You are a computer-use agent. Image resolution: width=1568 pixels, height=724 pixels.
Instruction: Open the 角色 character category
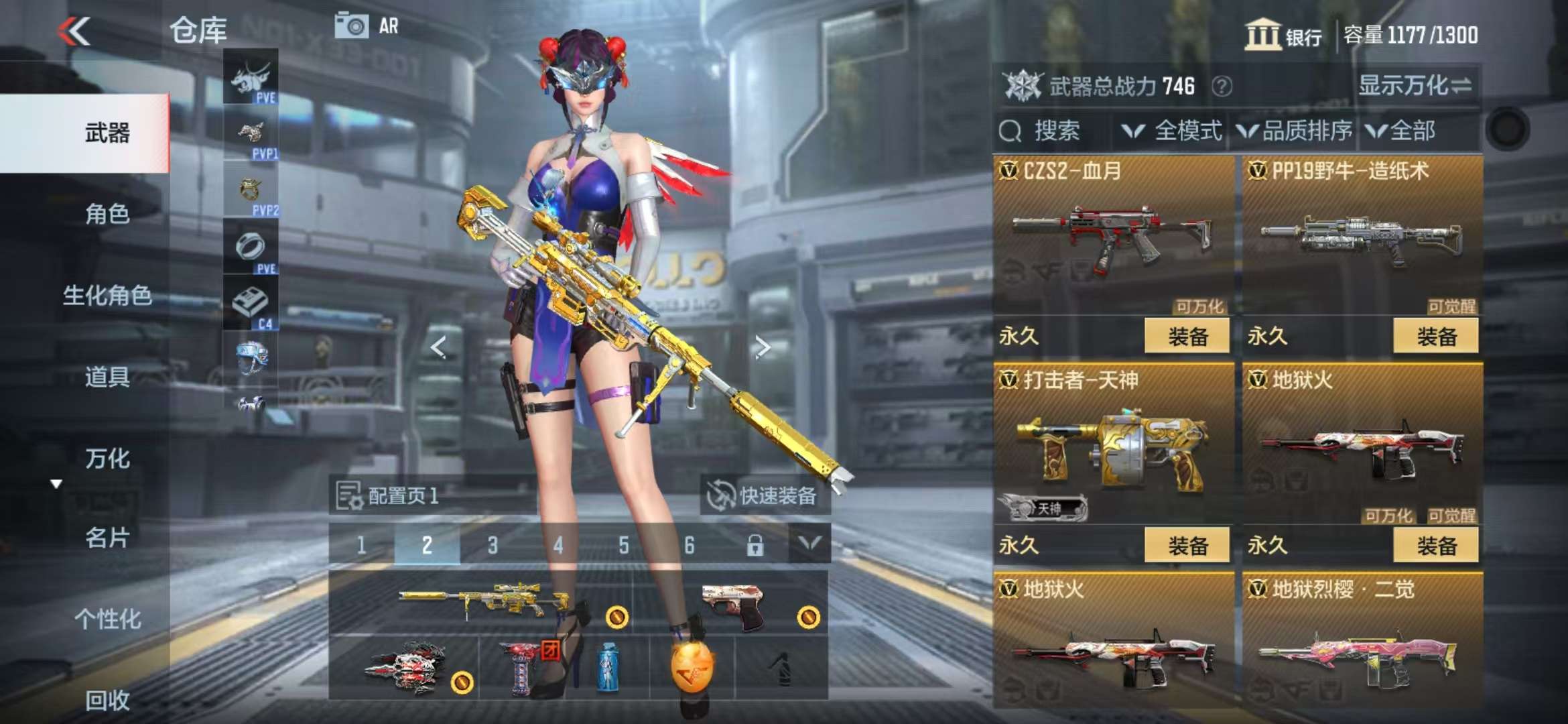[107, 214]
